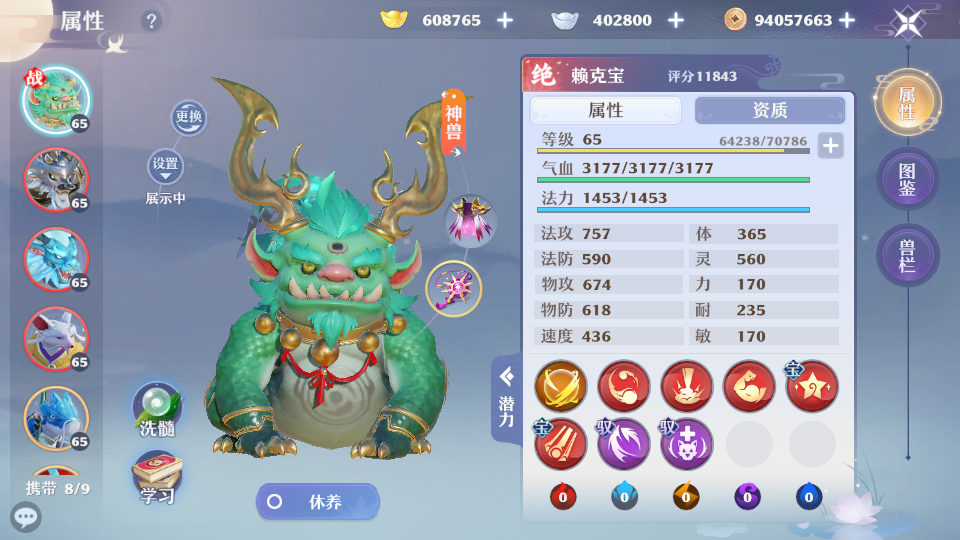Open the 学习 skill learning book
This screenshot has width=960, height=540.
157,477
